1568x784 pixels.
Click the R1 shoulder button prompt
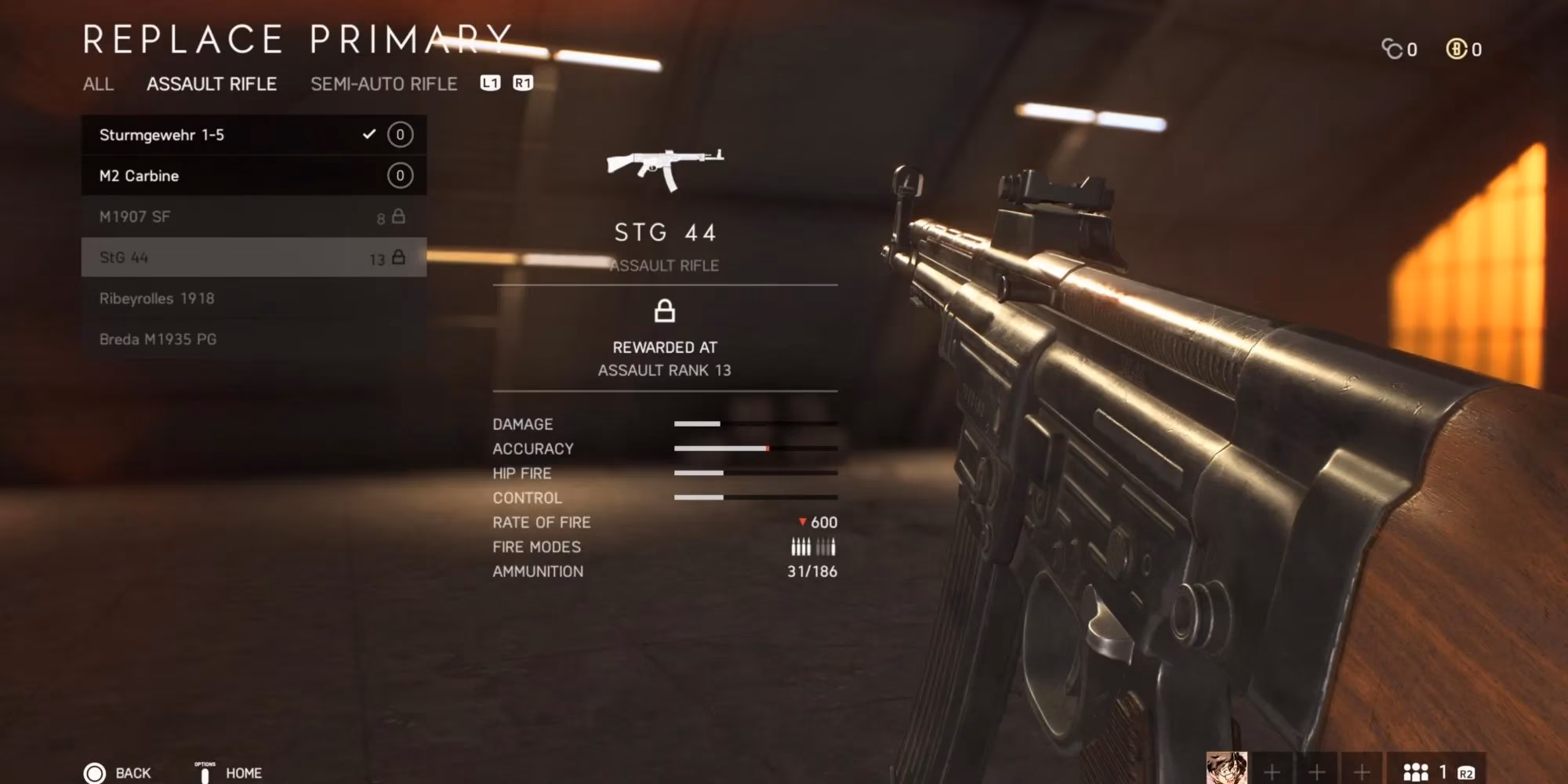522,83
